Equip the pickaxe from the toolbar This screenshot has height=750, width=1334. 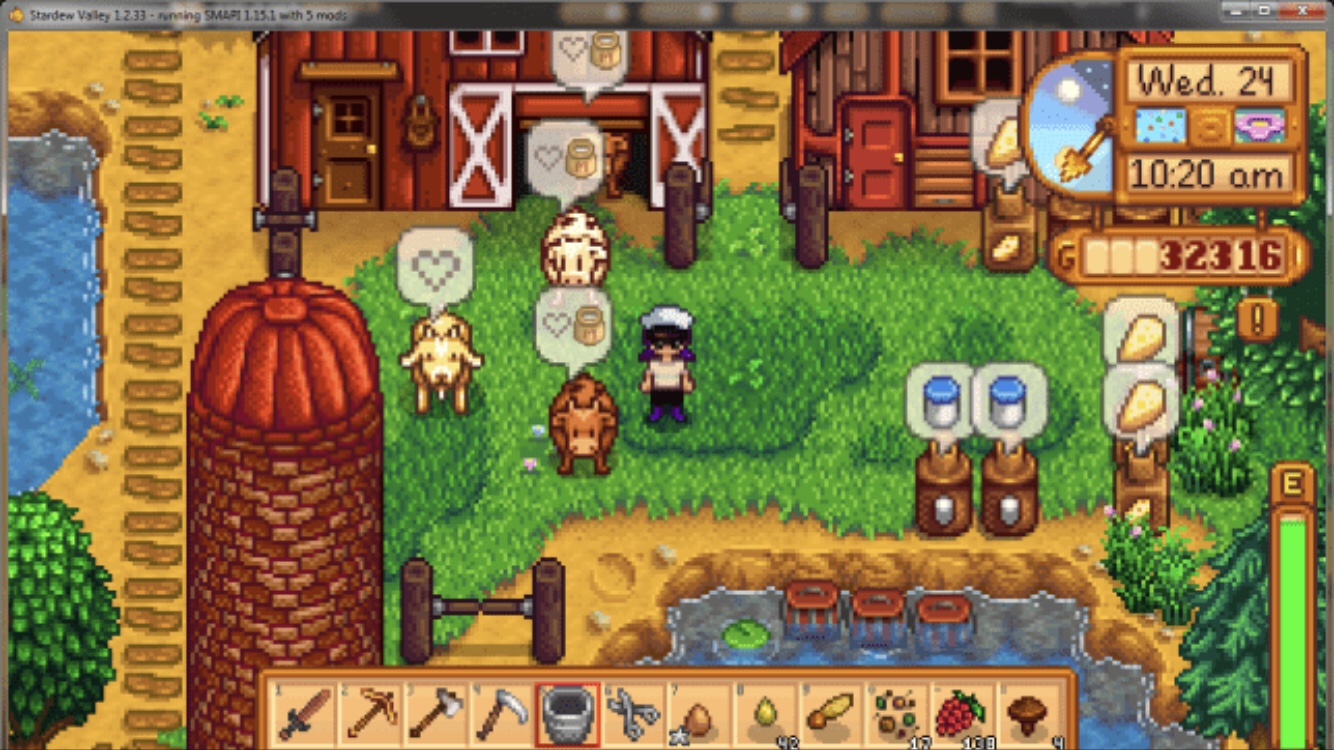coord(370,714)
